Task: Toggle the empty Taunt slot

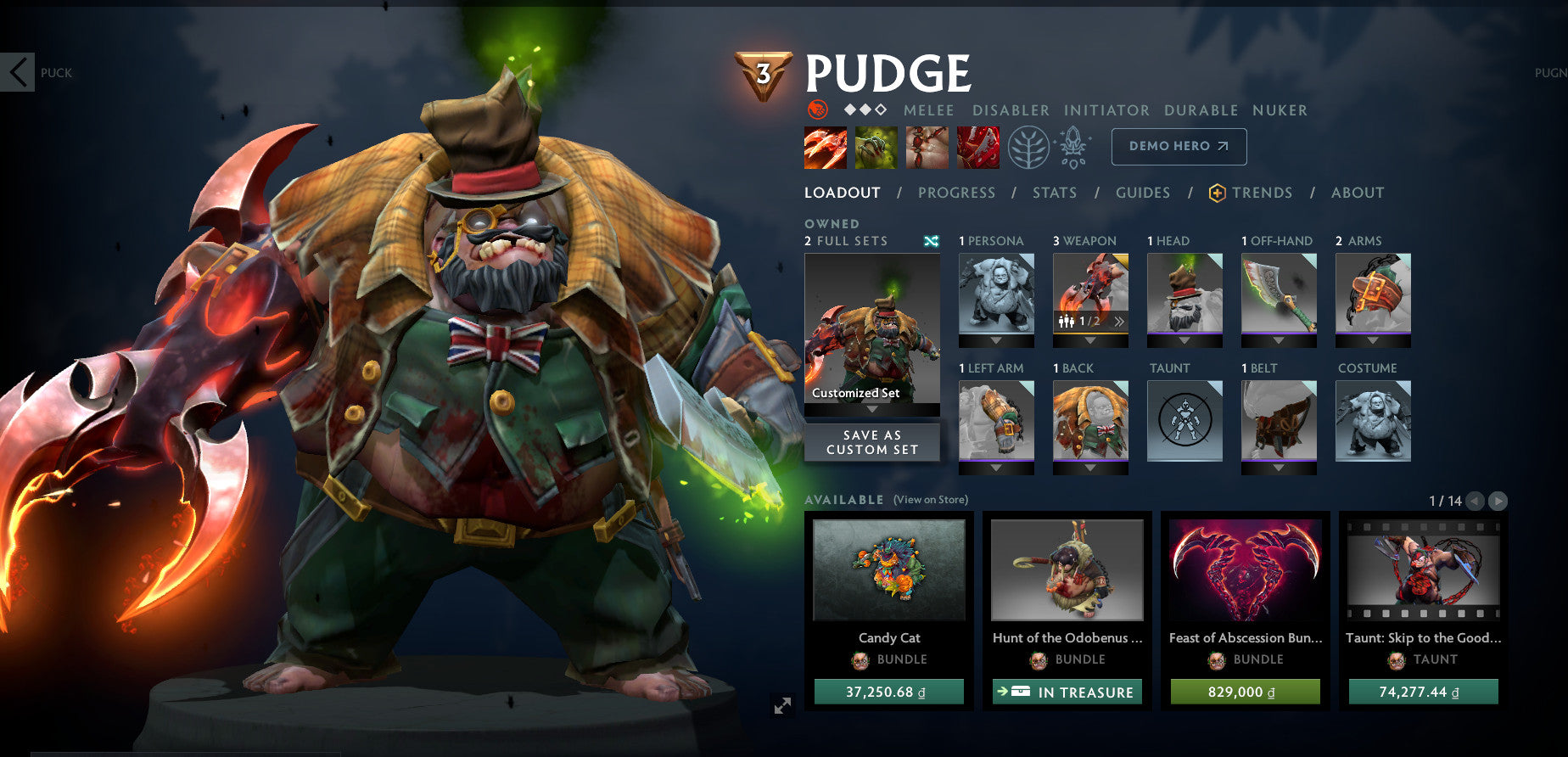Action: tap(1184, 422)
